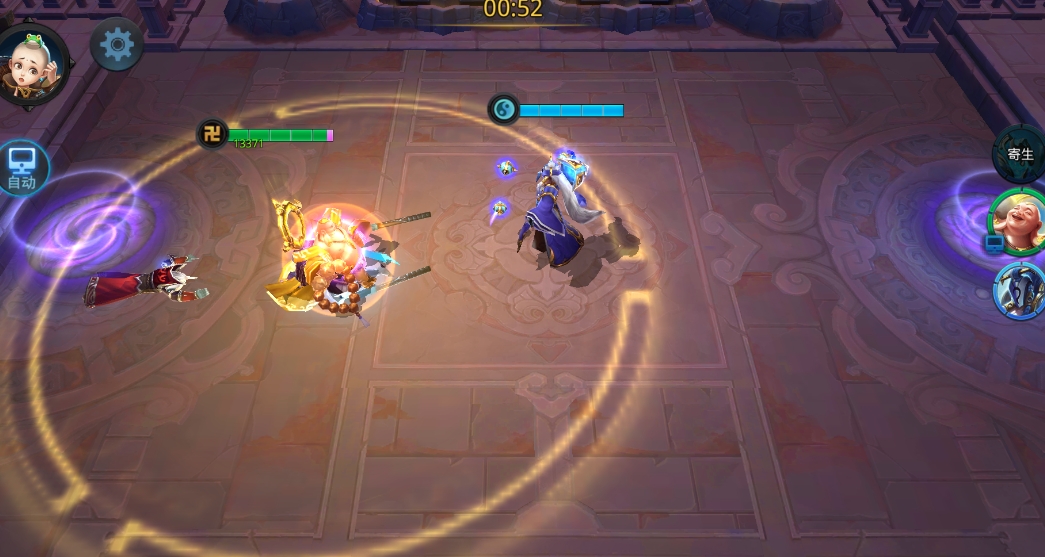The image size is (1045, 557).
Task: Select the blue armored hero portrait
Action: point(1020,289)
